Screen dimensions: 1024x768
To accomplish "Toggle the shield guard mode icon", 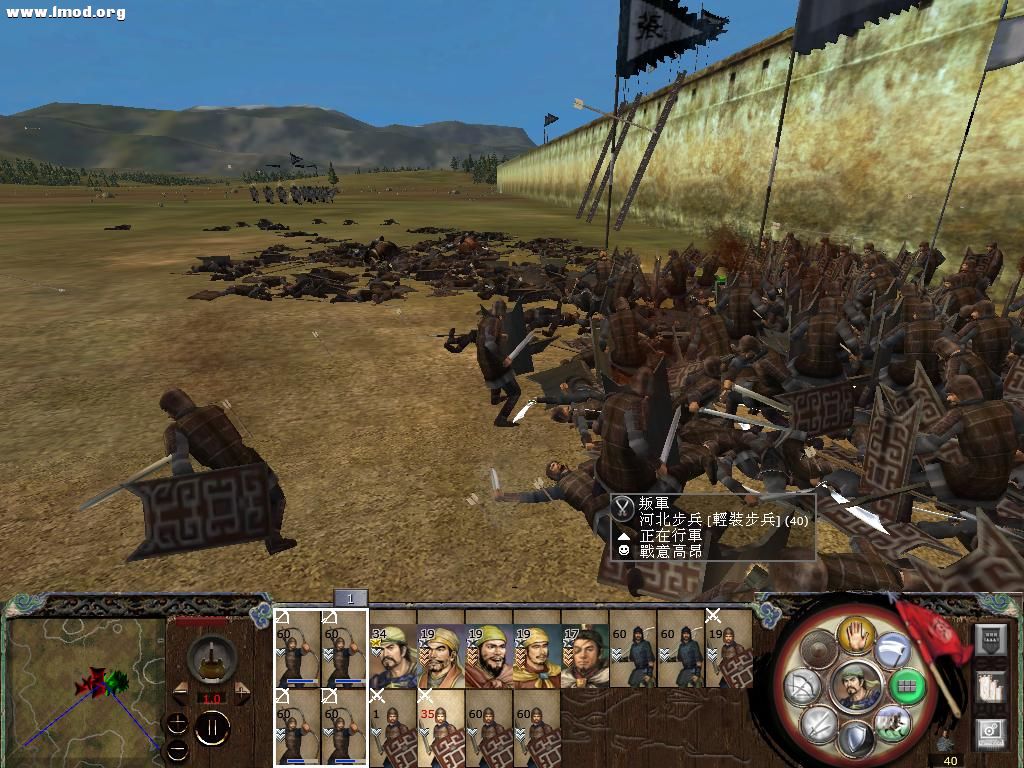I will 856,739.
